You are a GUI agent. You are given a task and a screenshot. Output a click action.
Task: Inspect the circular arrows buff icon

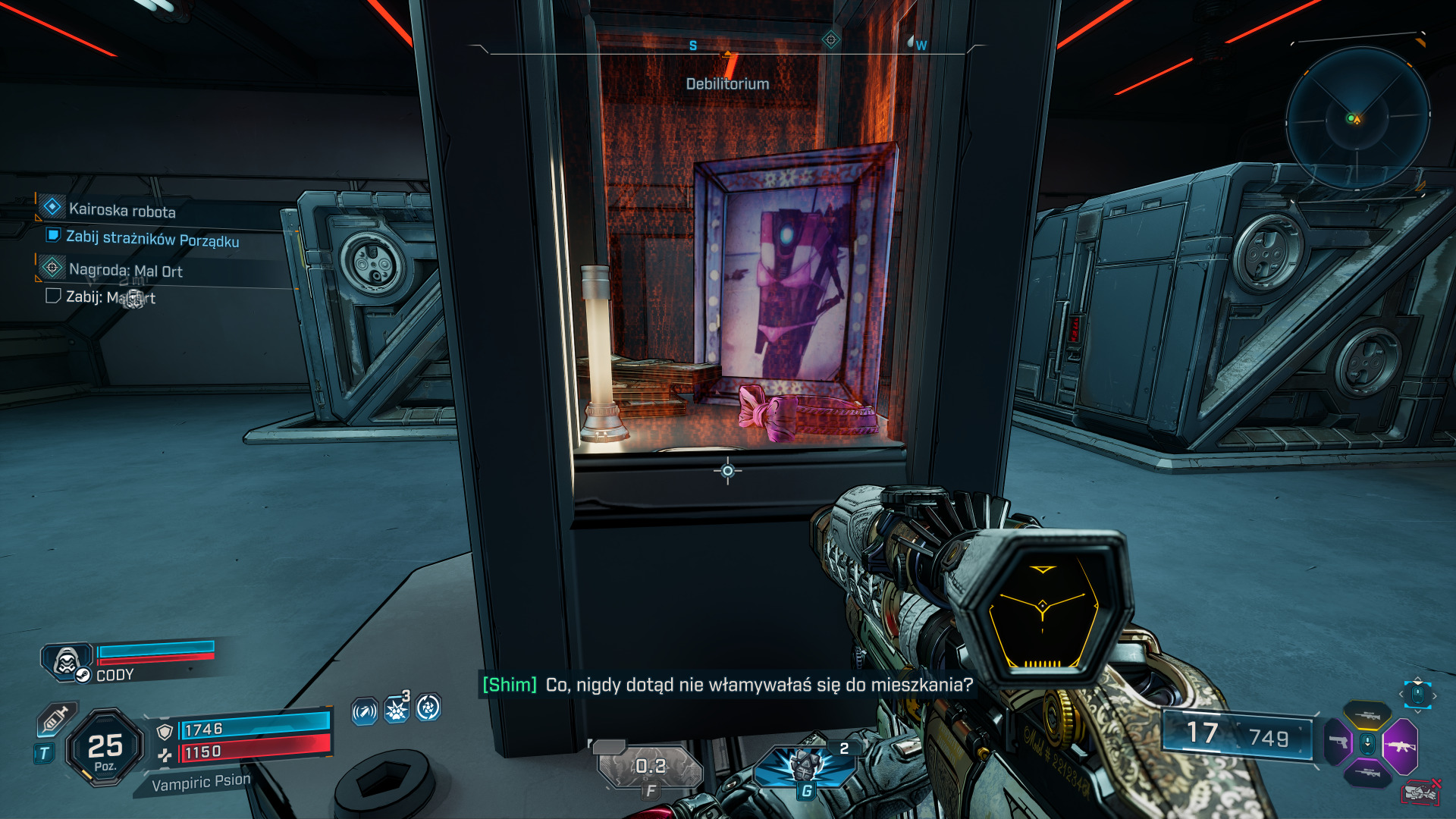pyautogui.click(x=428, y=708)
